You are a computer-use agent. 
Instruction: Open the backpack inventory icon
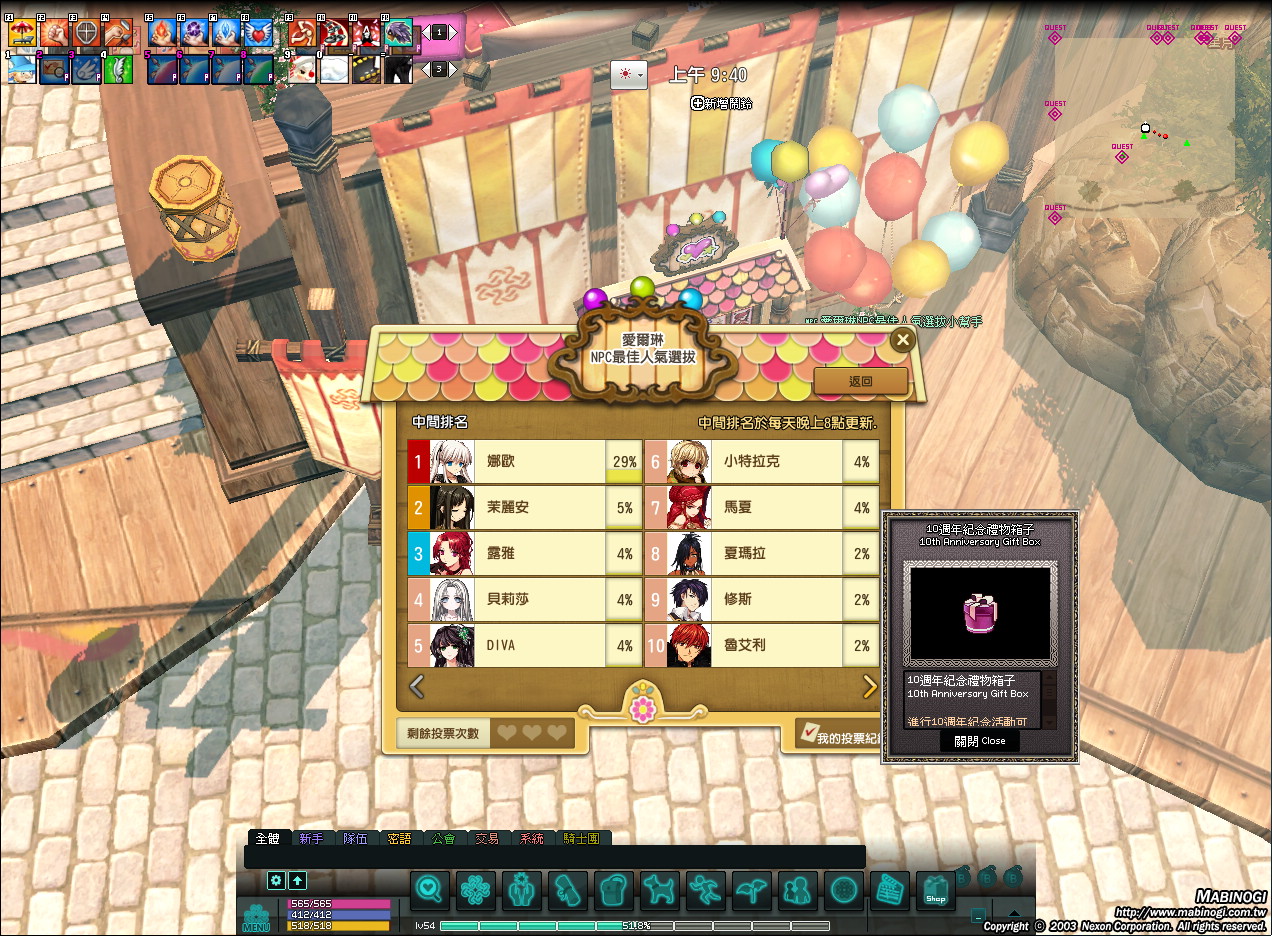pos(613,889)
